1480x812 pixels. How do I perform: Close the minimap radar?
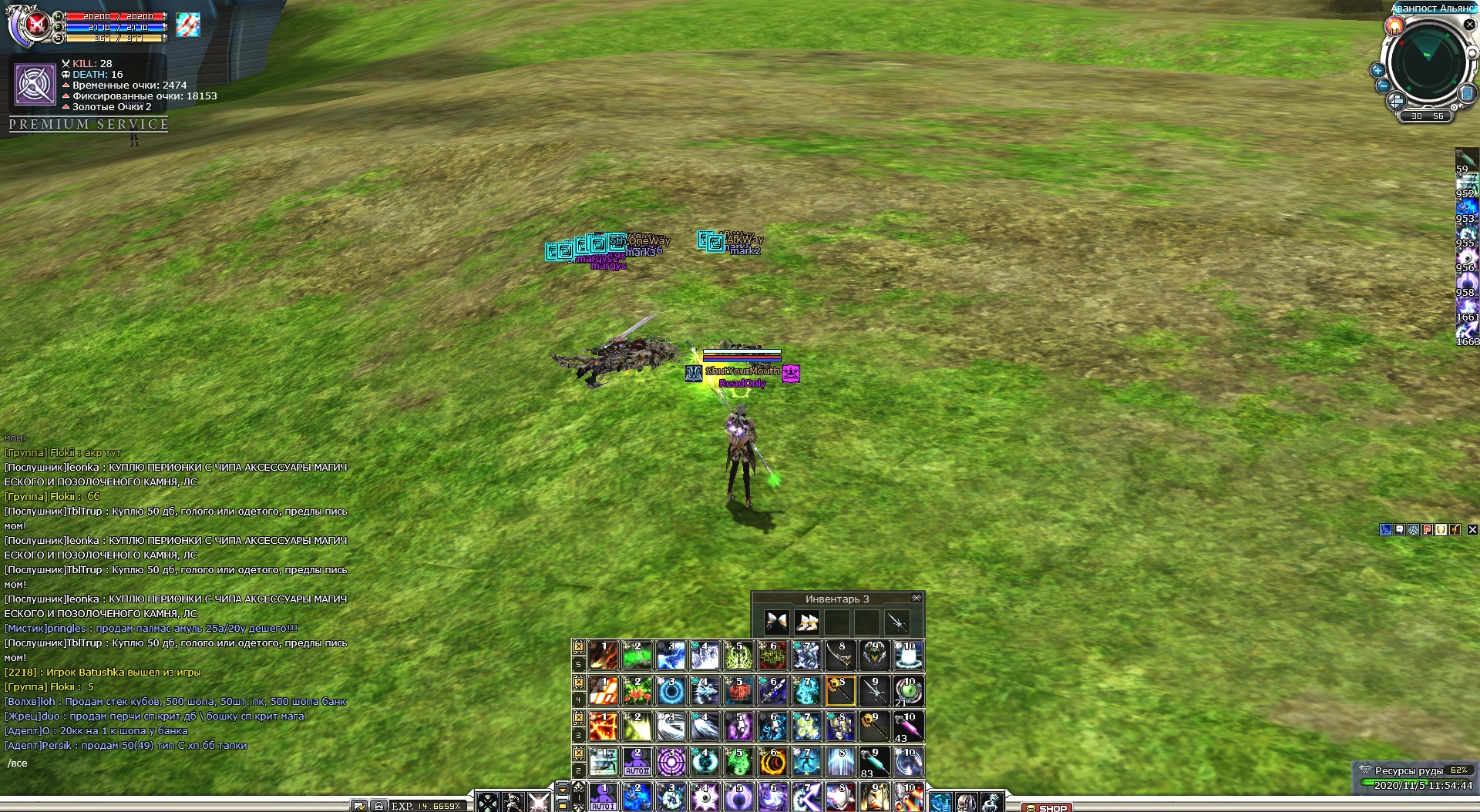[1469, 25]
